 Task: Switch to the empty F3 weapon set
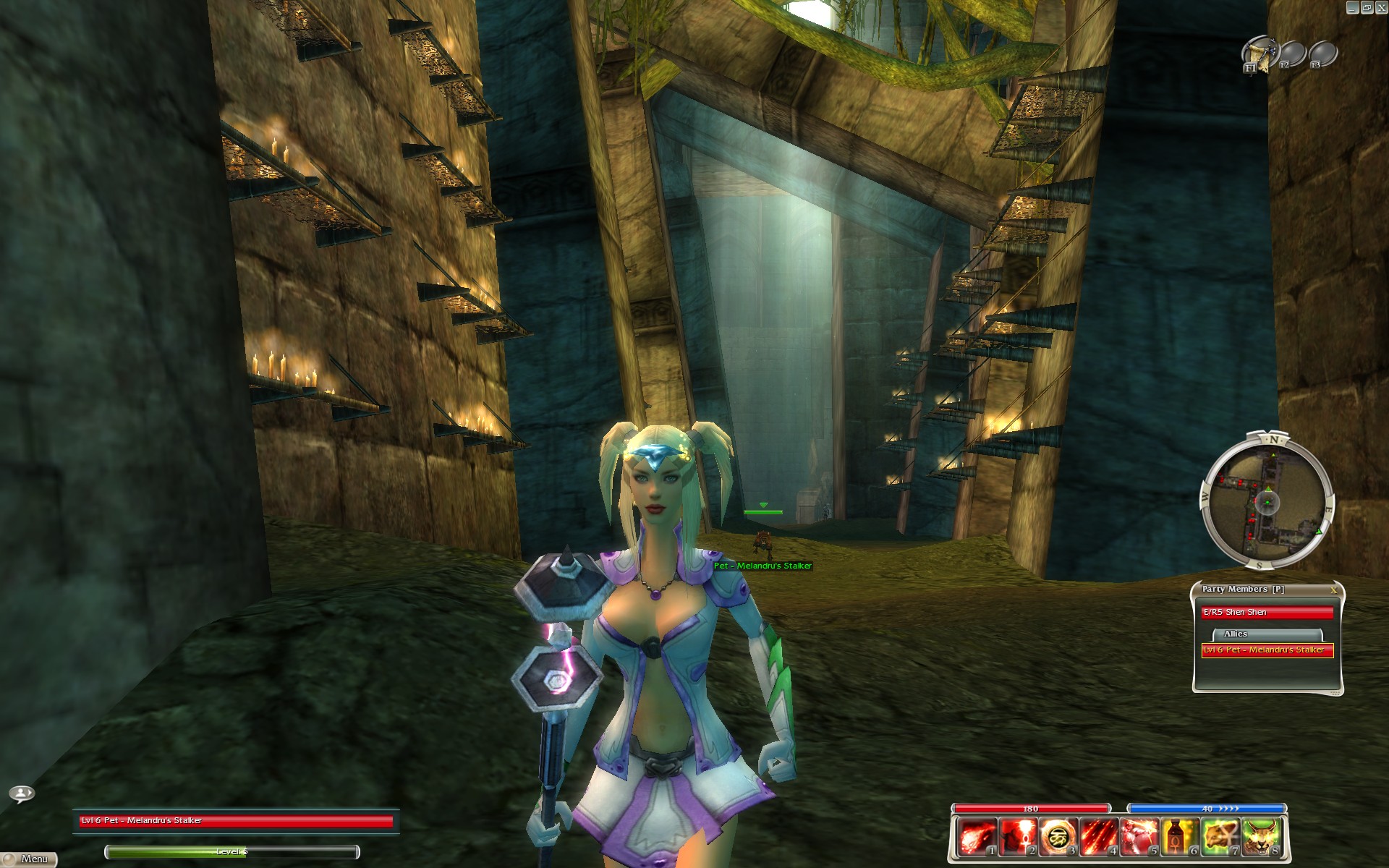(1323, 54)
